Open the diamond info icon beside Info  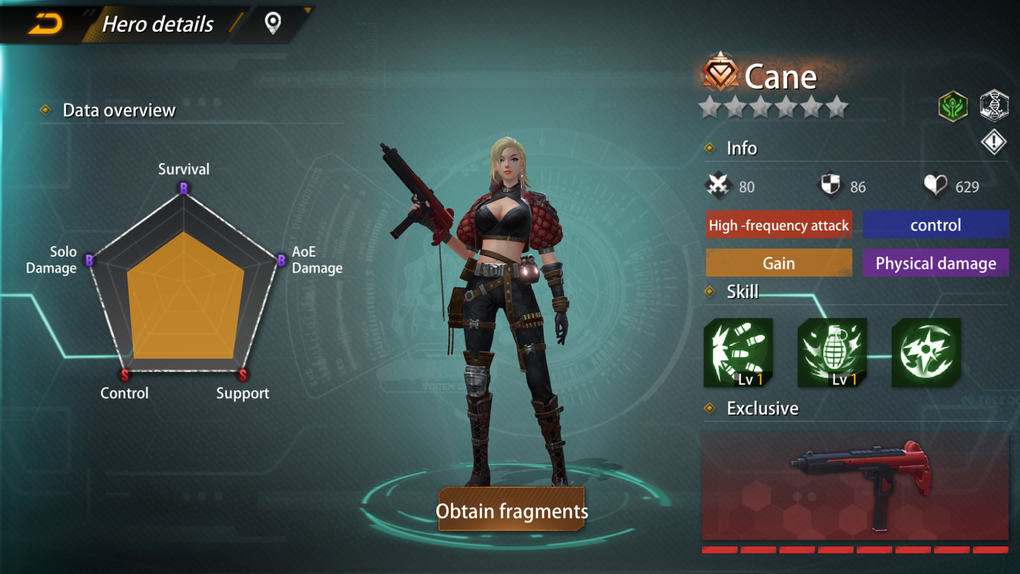(993, 142)
